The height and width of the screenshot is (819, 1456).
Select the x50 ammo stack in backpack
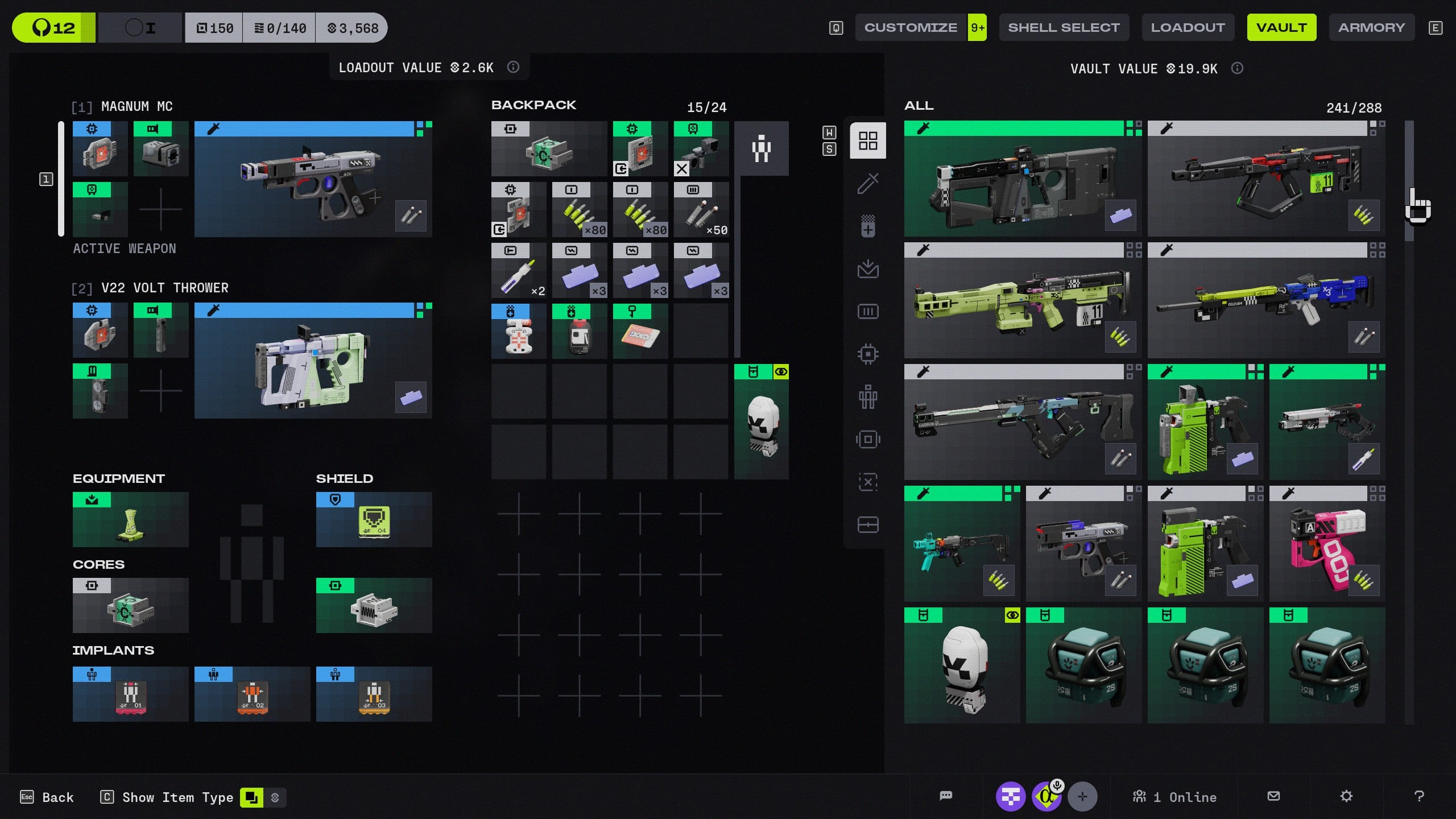pos(701,210)
